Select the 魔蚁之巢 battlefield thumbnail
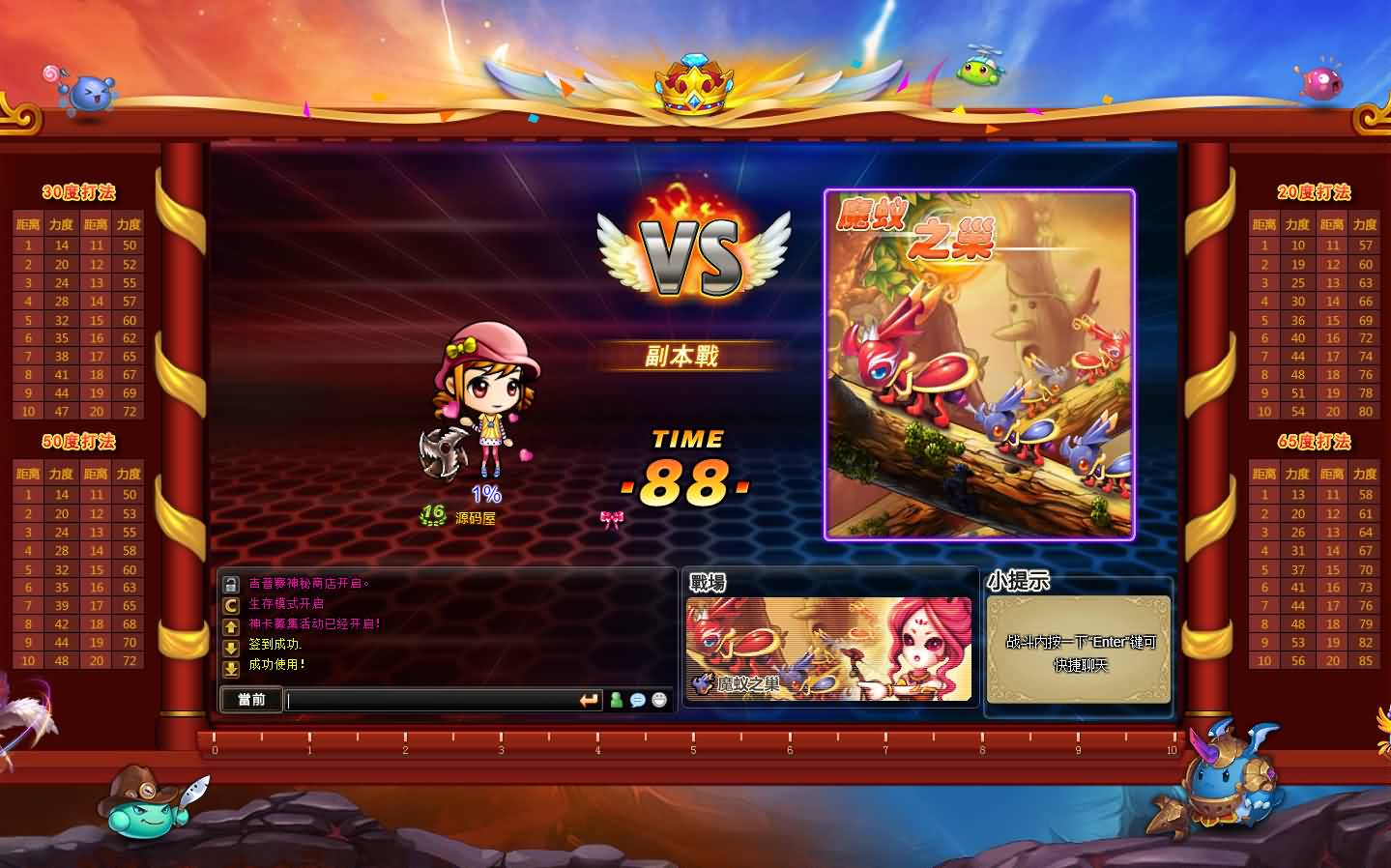The height and width of the screenshot is (868, 1391). coord(828,650)
